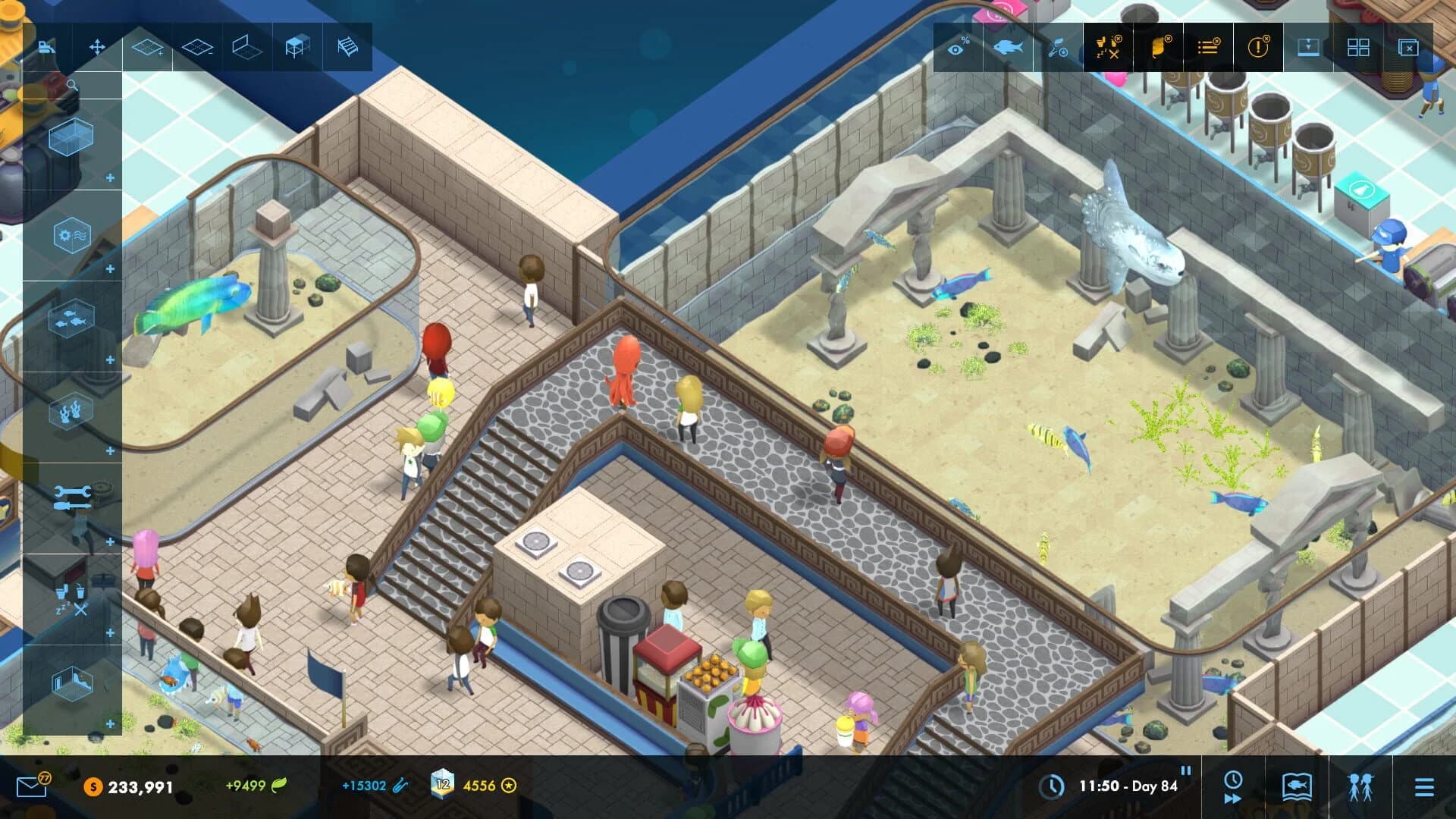Open the species journal book
Screen dimensions: 1456x819
[x=1298, y=786]
